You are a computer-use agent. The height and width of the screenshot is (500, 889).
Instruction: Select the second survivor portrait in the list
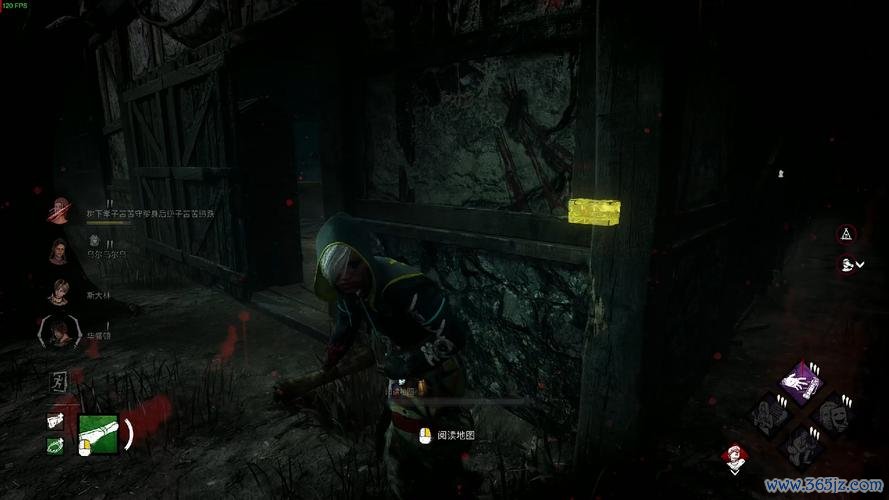pyautogui.click(x=59, y=252)
